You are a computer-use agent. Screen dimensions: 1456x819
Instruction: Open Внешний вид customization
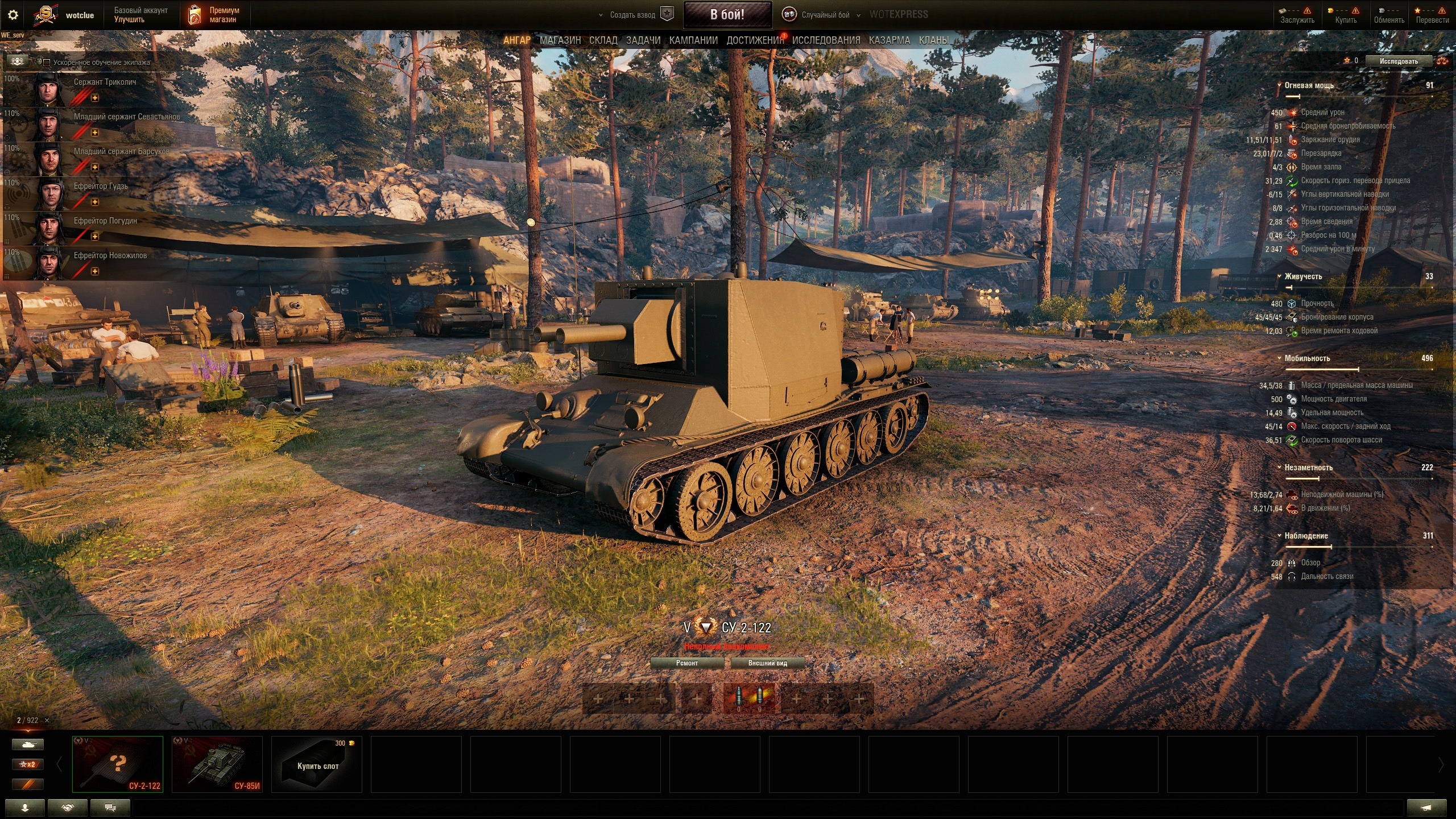[x=767, y=663]
